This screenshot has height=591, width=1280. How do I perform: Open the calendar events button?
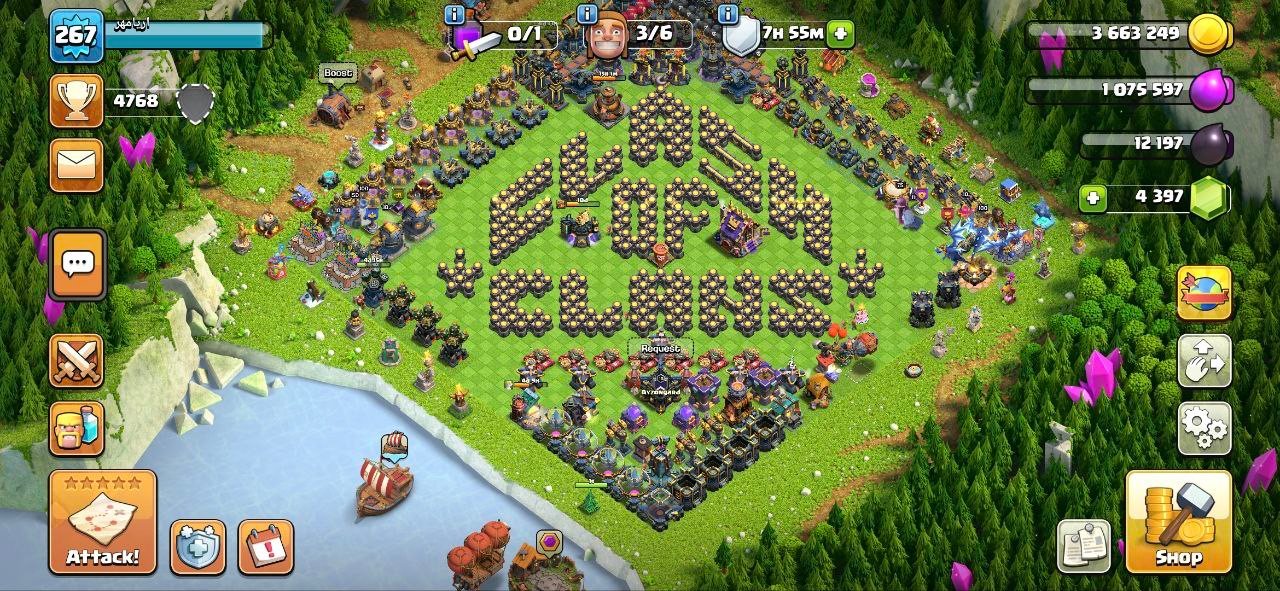[266, 547]
